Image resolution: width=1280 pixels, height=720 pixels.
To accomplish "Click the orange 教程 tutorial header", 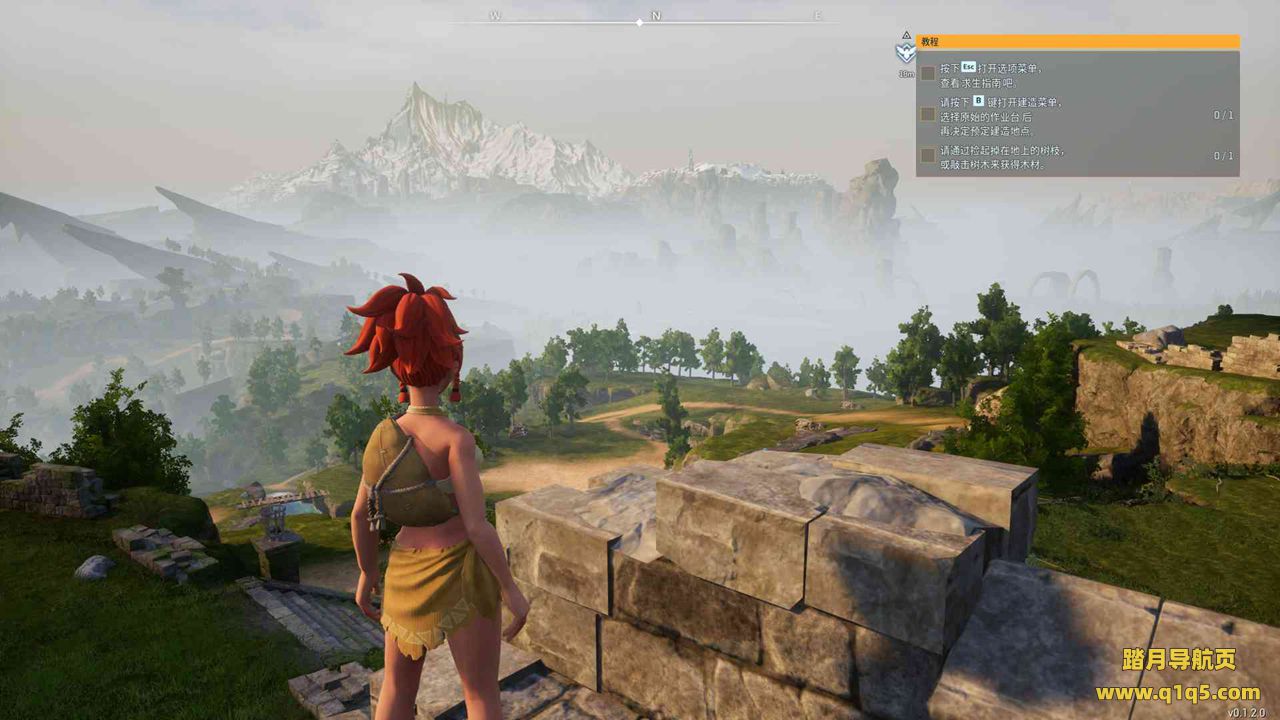I will [1077, 42].
